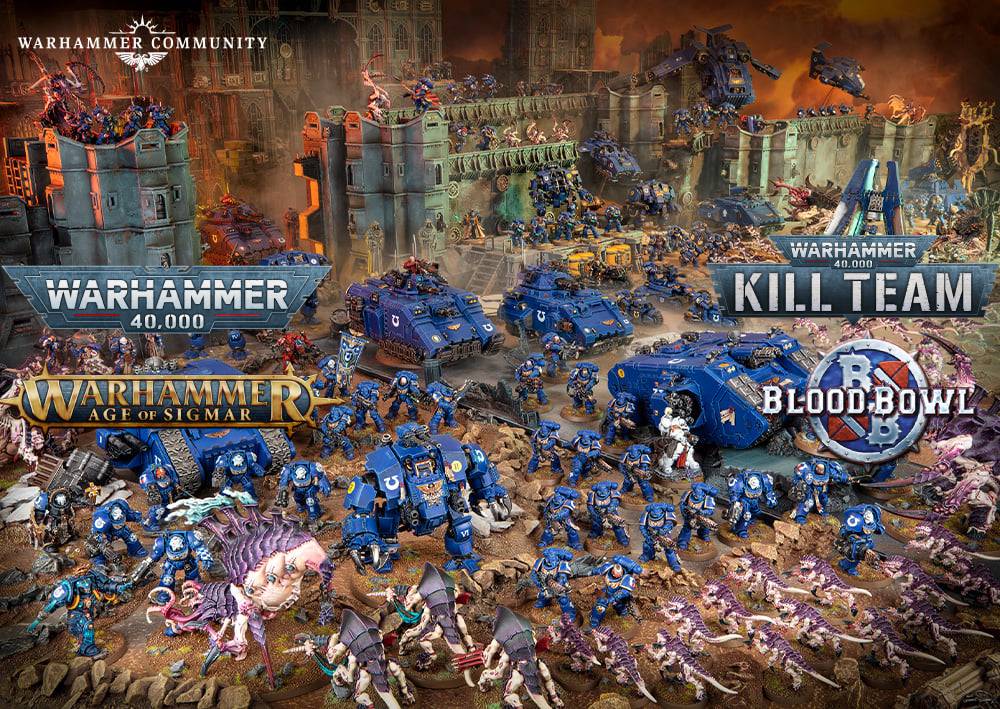
Task: Click the Blood Bowl logo
Action: click(x=868, y=400)
